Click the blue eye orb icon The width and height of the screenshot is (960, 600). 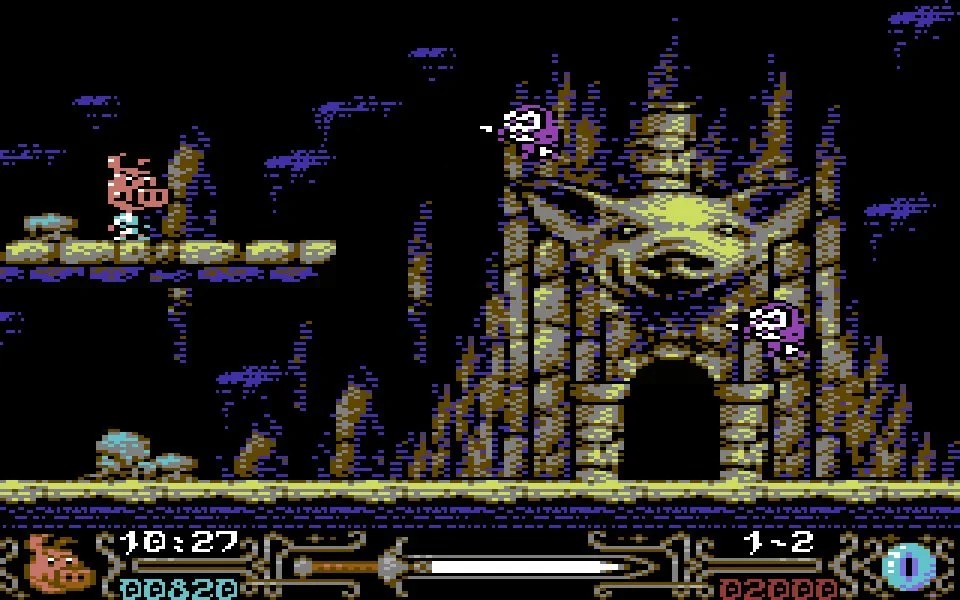point(908,566)
